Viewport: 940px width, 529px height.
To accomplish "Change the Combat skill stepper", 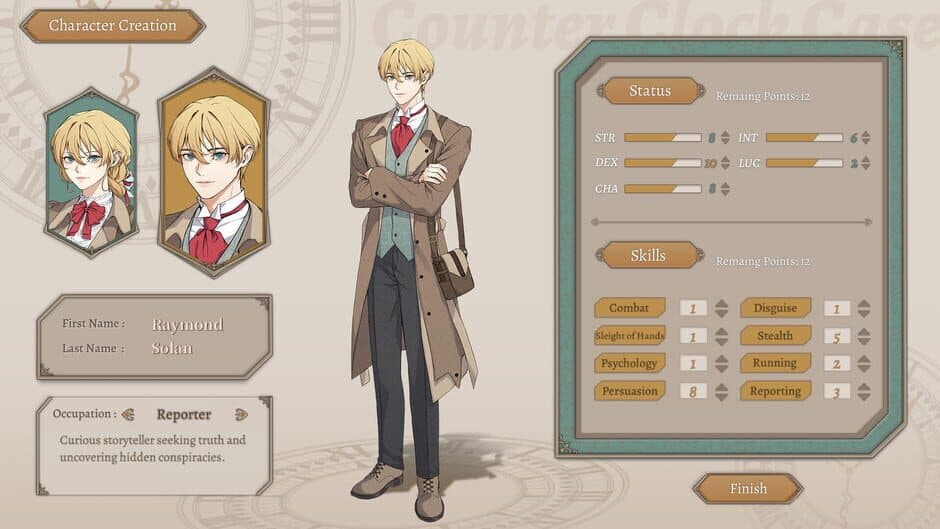I will coord(722,309).
